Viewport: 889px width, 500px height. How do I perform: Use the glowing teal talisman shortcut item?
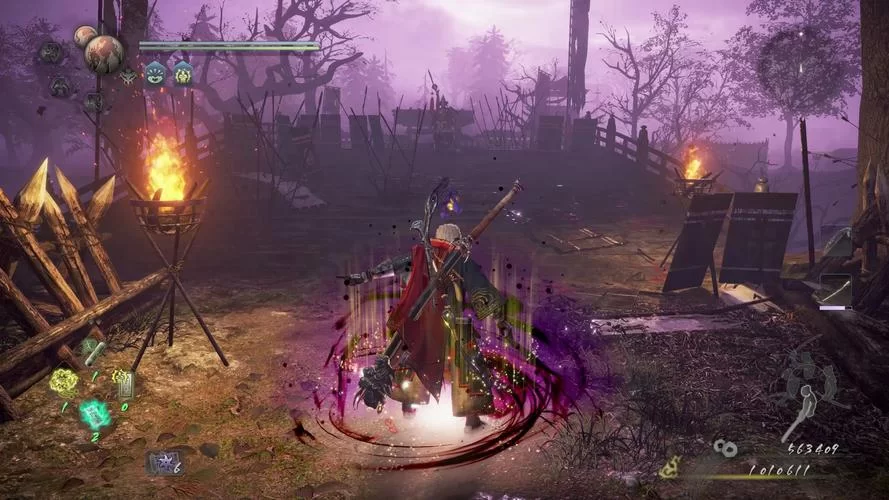[95, 414]
